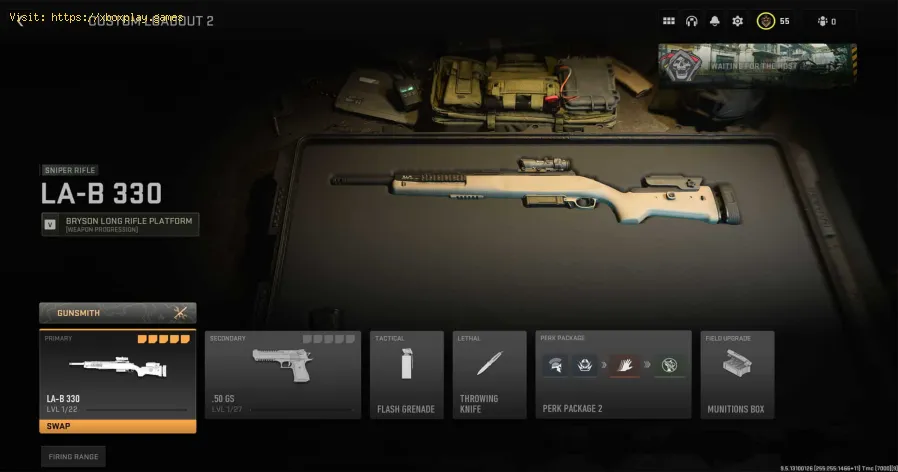The height and width of the screenshot is (472, 898).
Task: Open the headset voice channels icon
Action: click(692, 21)
